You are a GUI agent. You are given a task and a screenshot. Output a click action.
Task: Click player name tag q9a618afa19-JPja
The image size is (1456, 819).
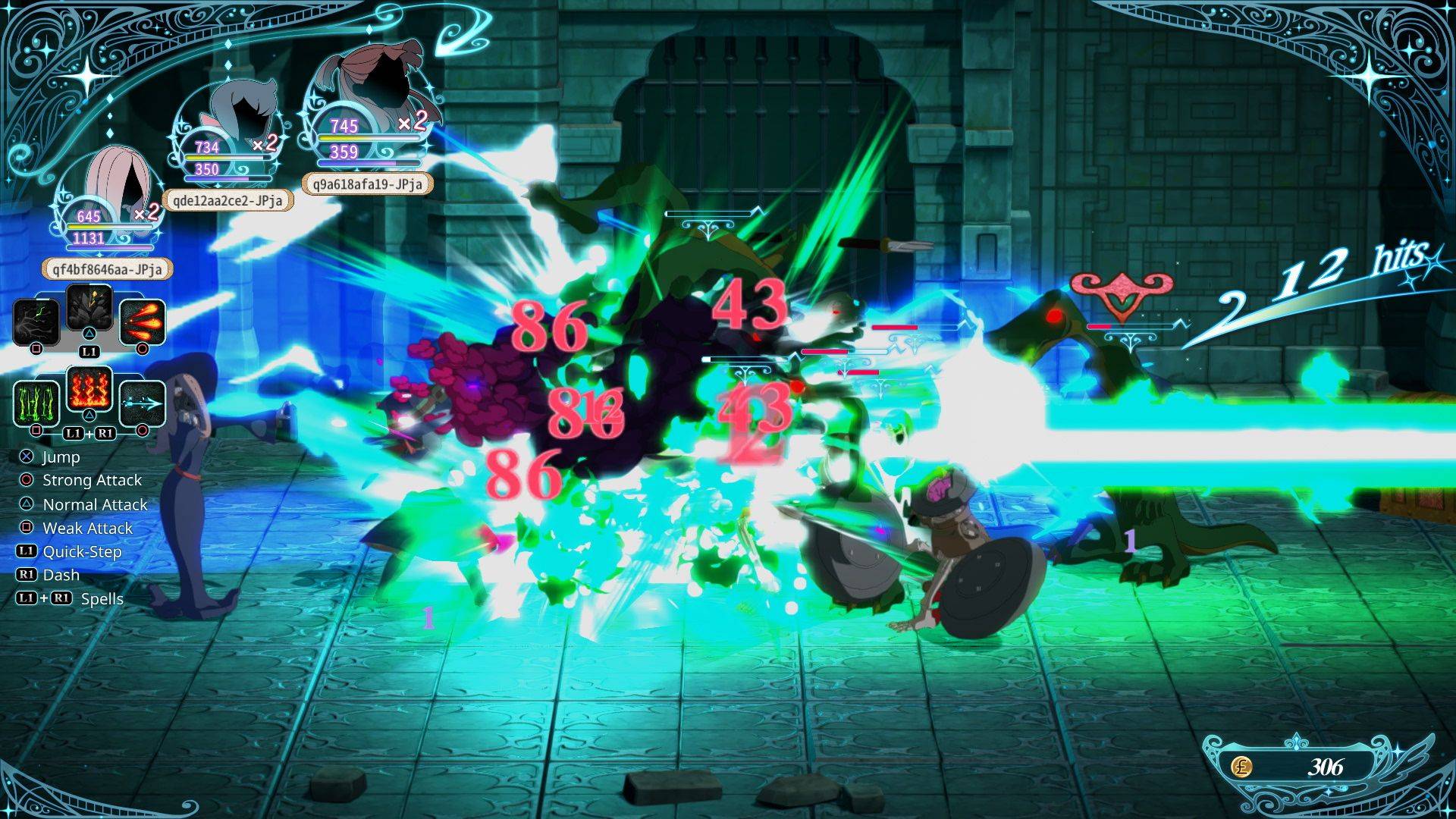pyautogui.click(x=367, y=184)
